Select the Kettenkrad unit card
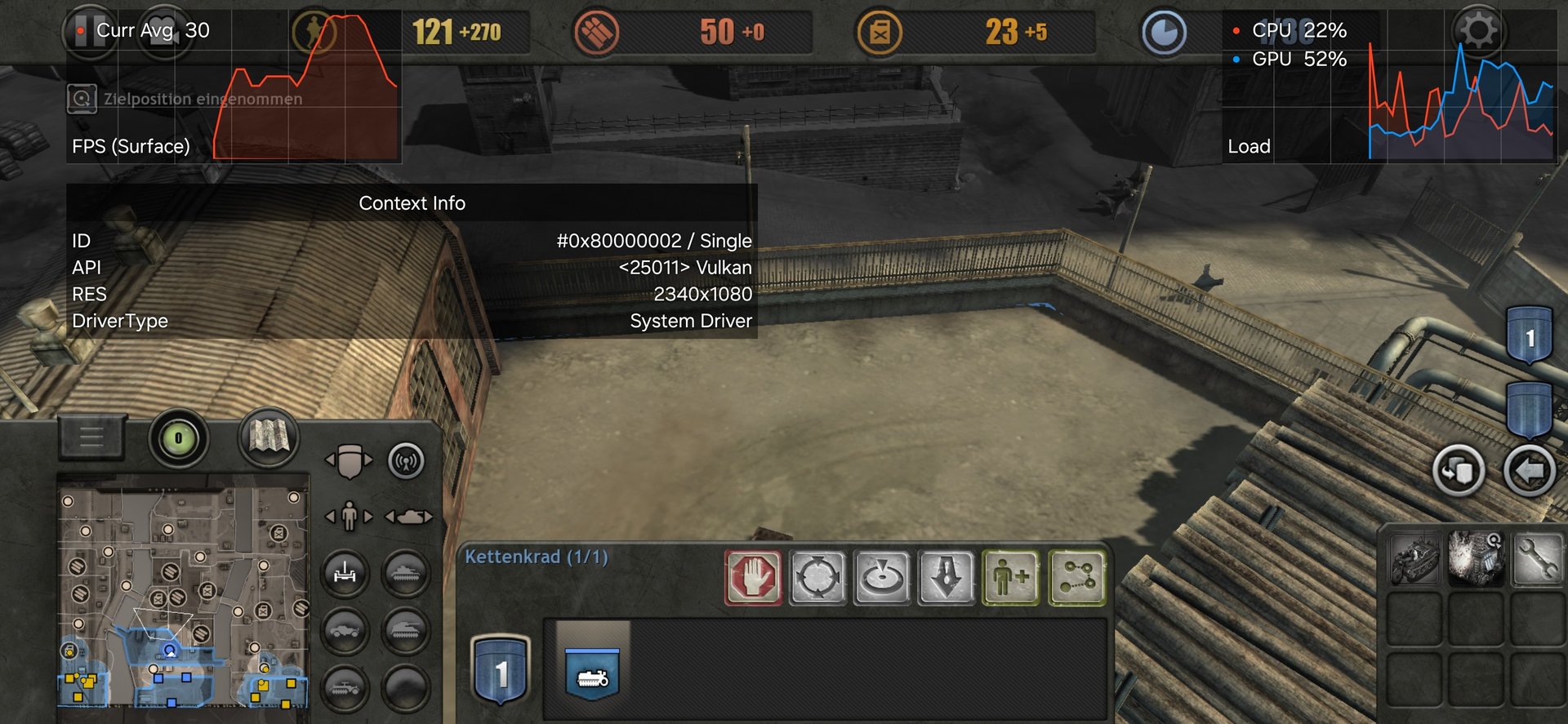Screen dimensions: 1568x724 pos(593,673)
